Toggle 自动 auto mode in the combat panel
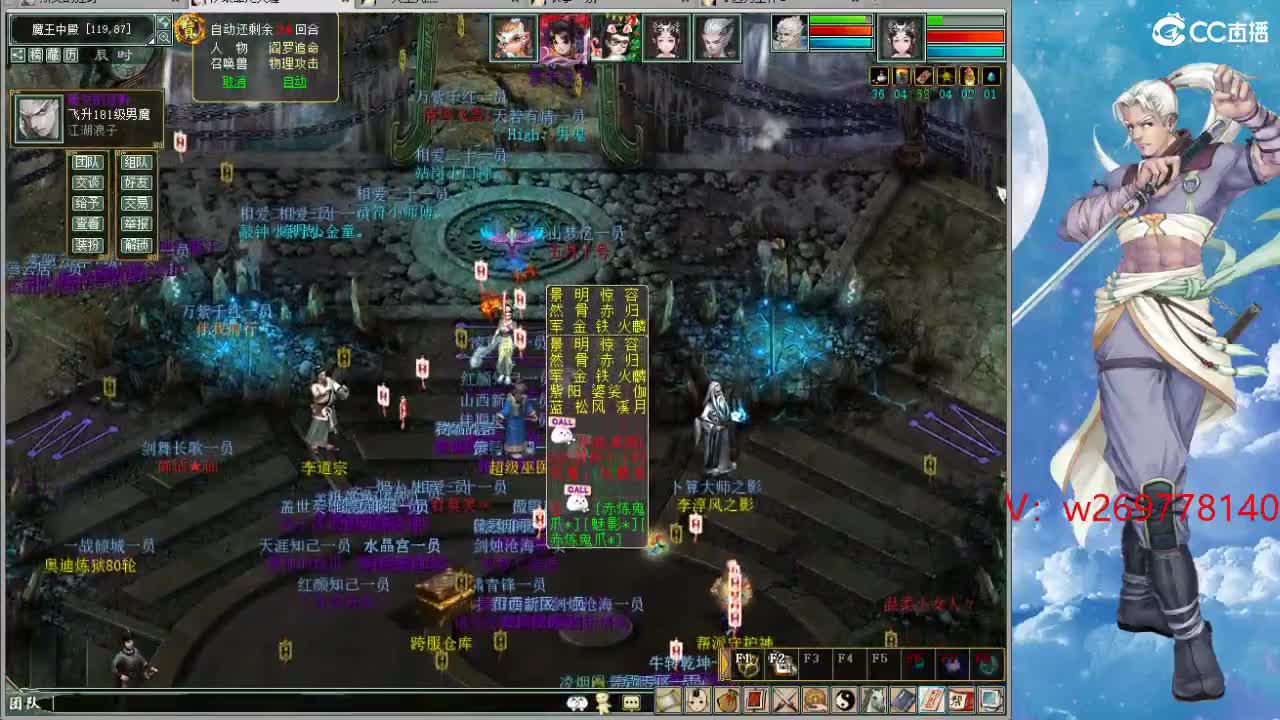The width and height of the screenshot is (1280, 720). point(295,83)
